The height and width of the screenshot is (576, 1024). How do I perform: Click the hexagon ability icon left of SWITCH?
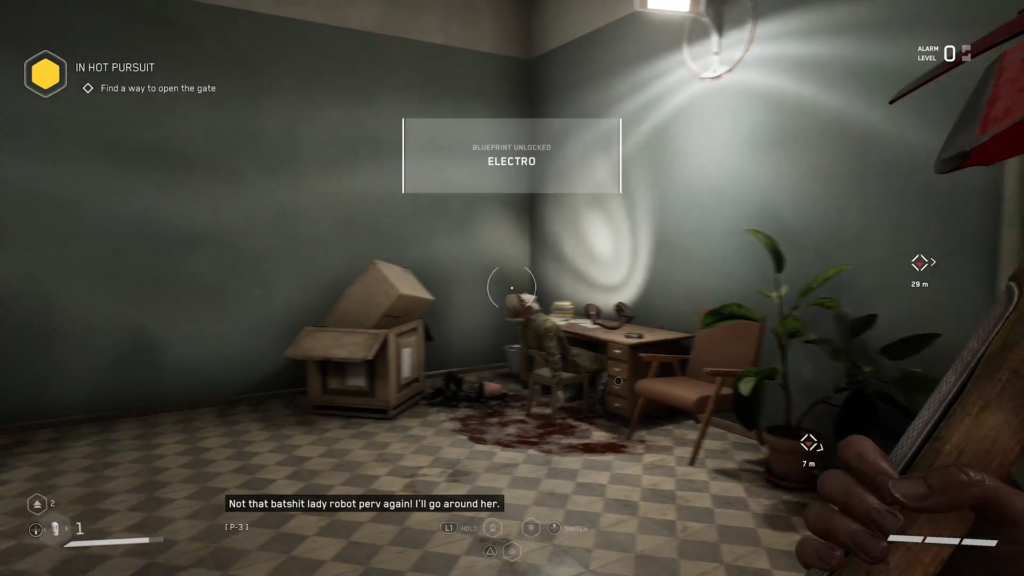531,528
